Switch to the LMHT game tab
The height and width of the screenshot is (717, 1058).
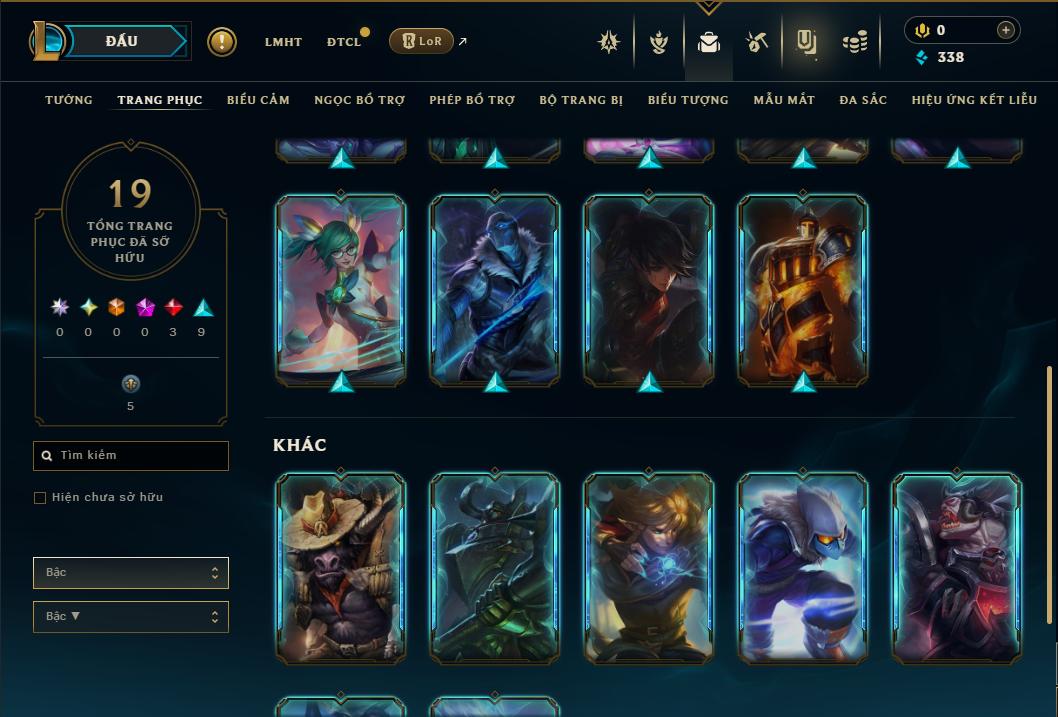point(283,42)
